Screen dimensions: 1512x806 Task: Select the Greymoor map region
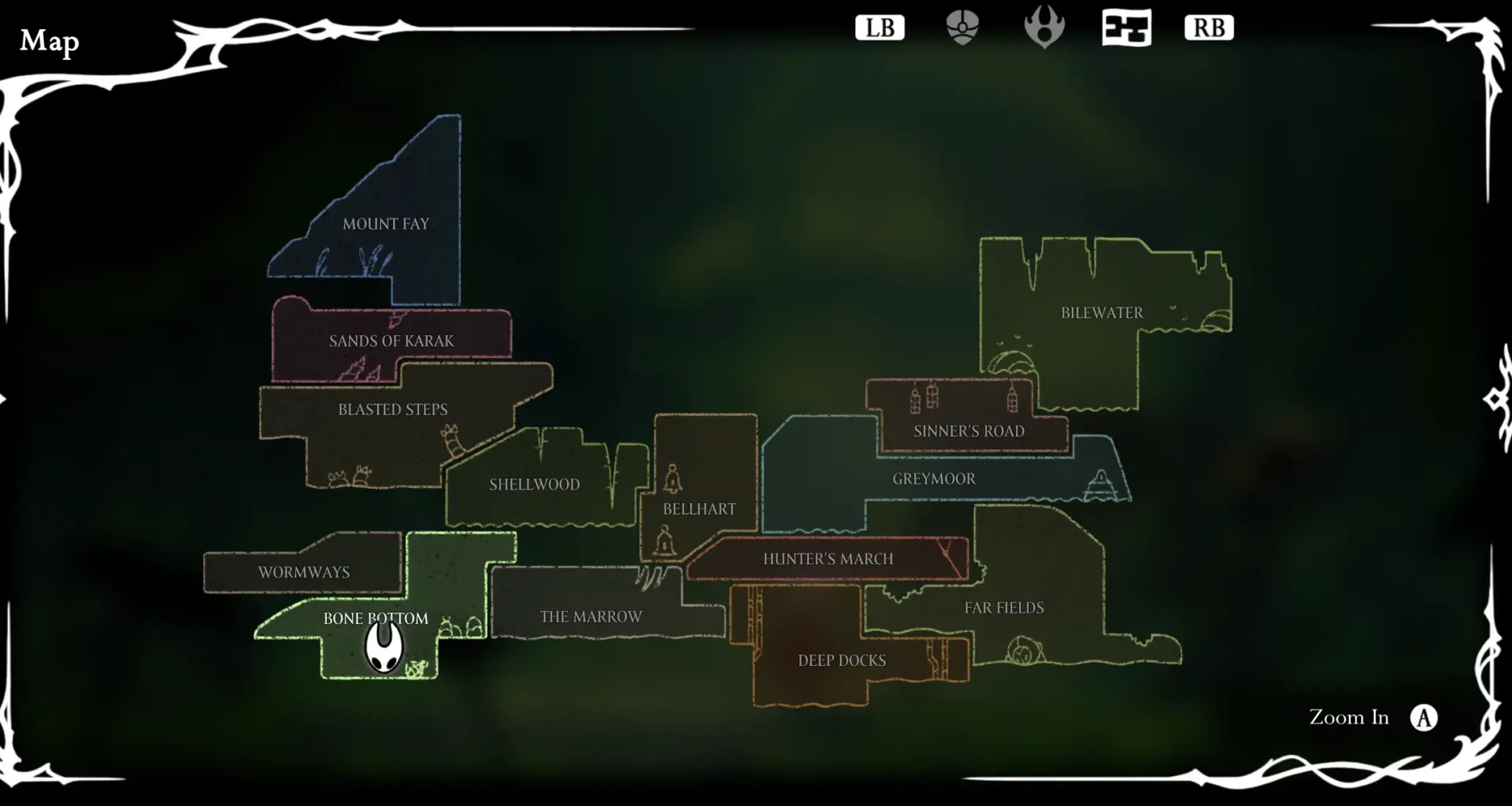point(934,479)
